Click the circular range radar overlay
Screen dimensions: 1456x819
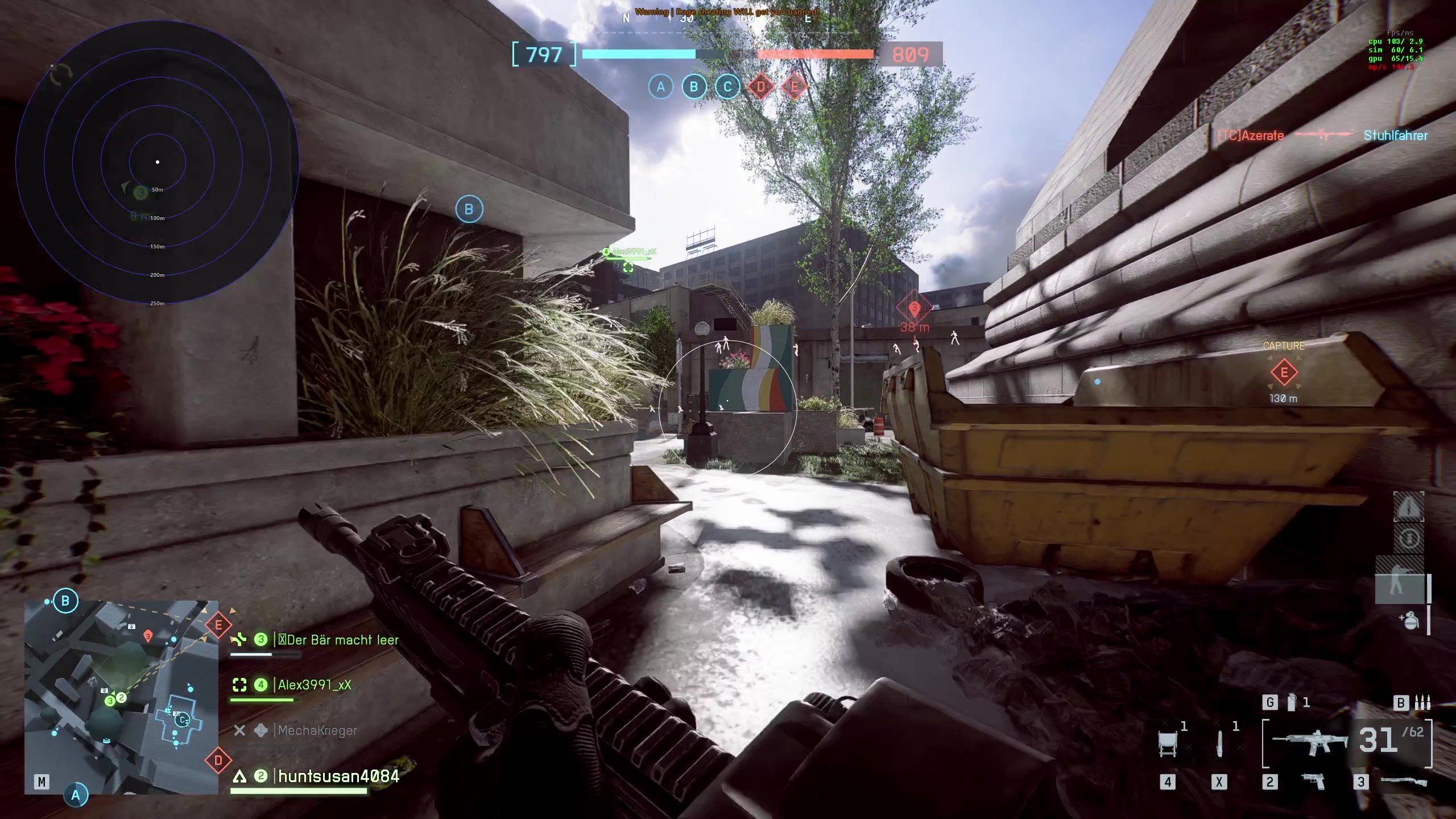tap(158, 162)
